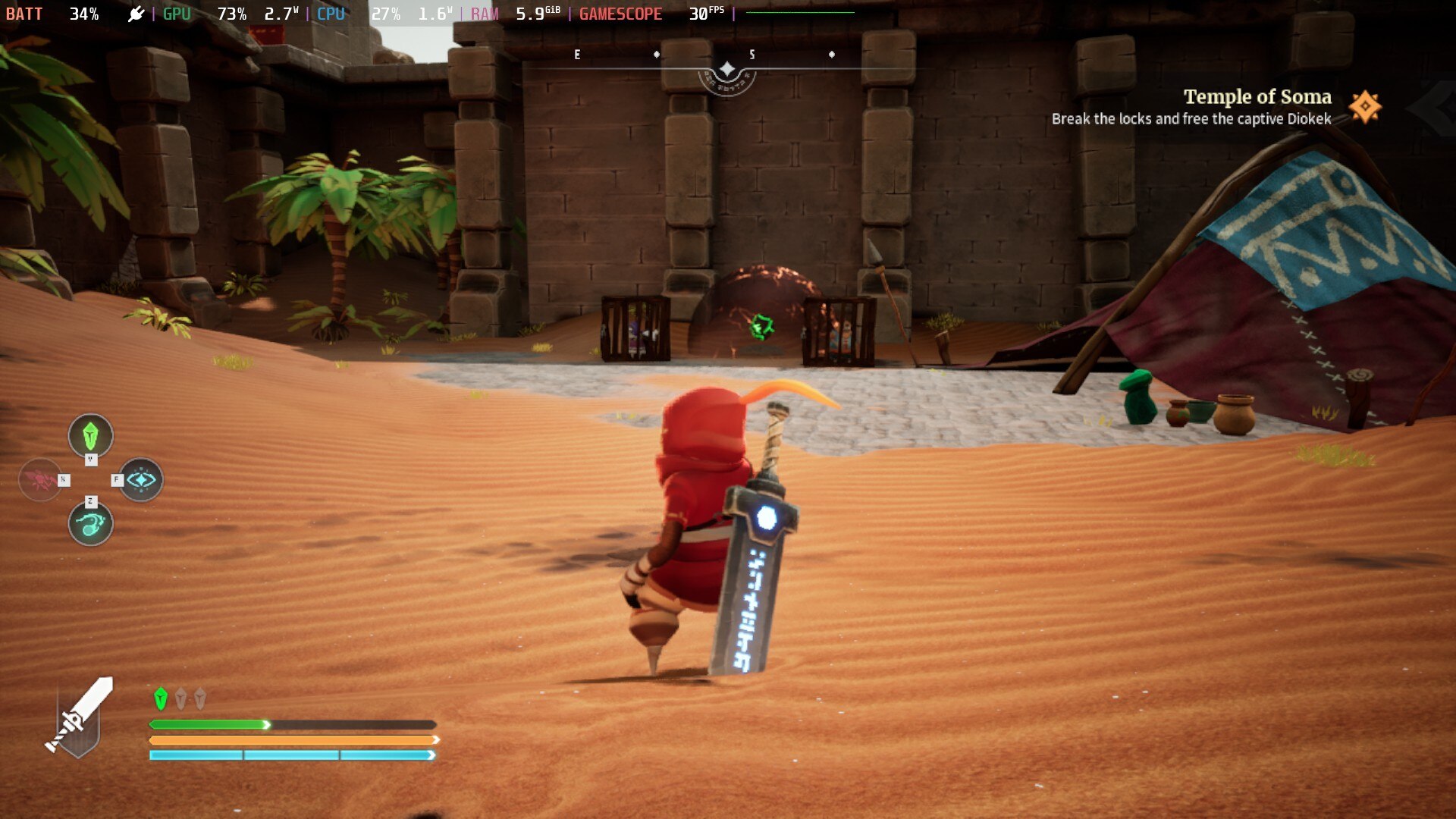Trigger the teal swirling orb ability

(90, 523)
